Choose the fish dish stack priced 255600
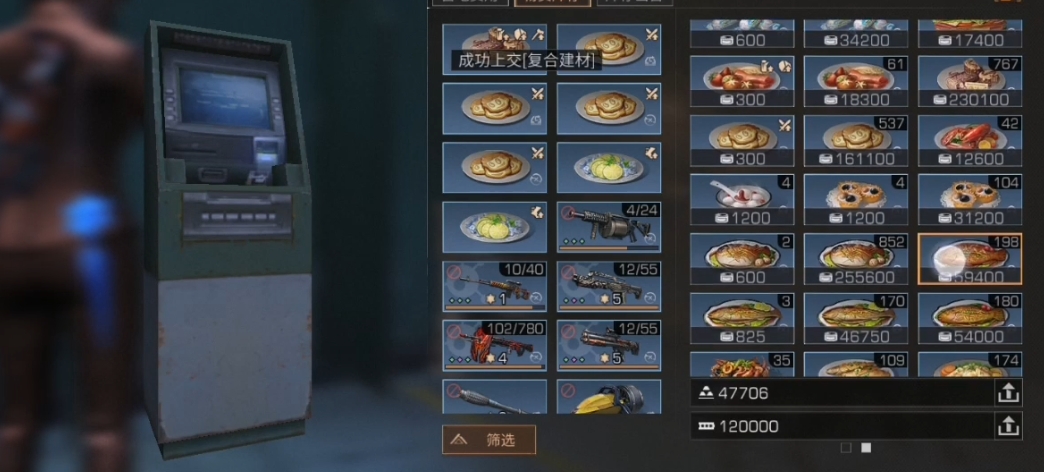Image resolution: width=1044 pixels, height=472 pixels. click(x=856, y=259)
